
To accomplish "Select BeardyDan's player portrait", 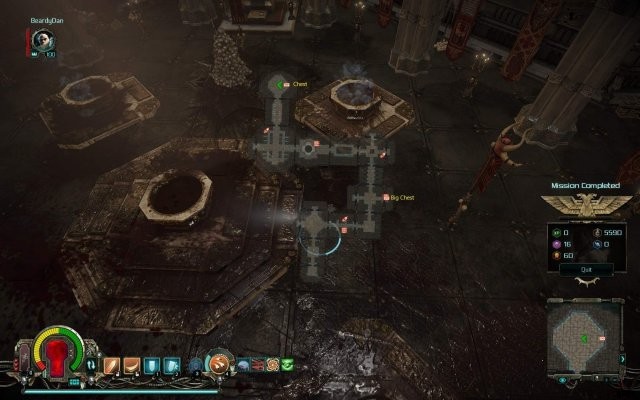I will [42, 39].
